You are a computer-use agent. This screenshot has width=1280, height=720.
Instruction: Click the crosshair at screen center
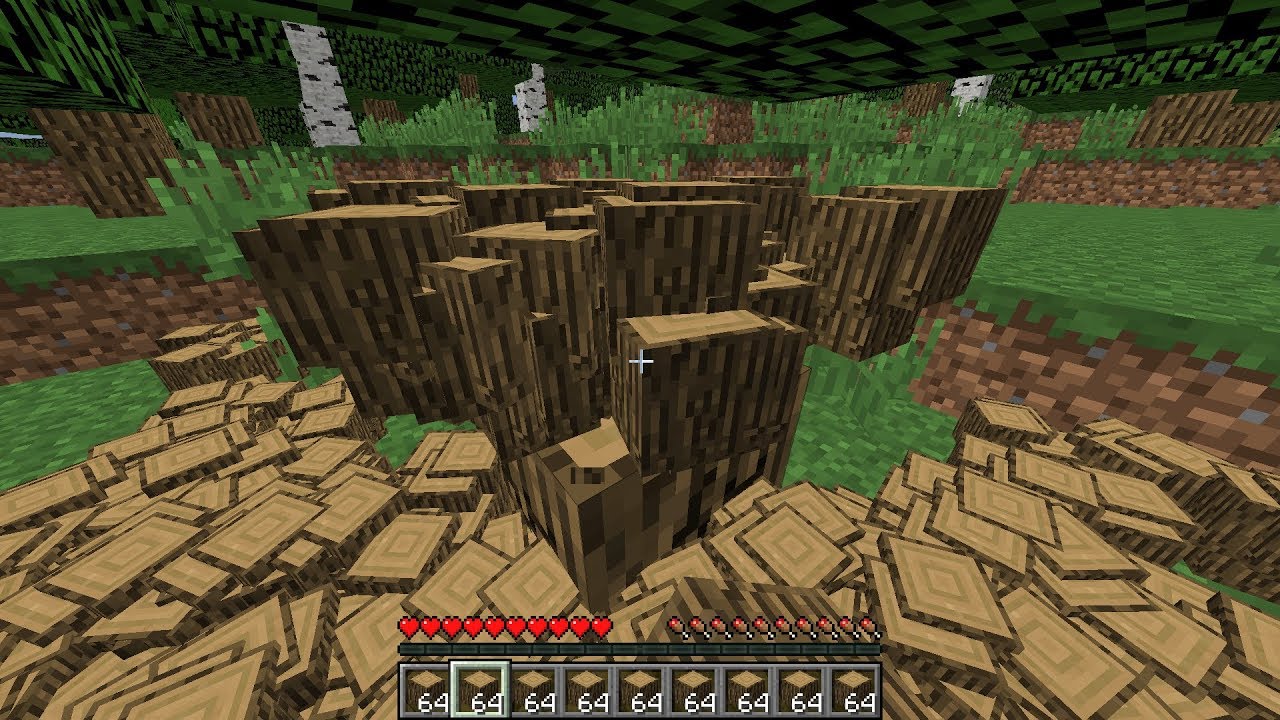point(641,359)
